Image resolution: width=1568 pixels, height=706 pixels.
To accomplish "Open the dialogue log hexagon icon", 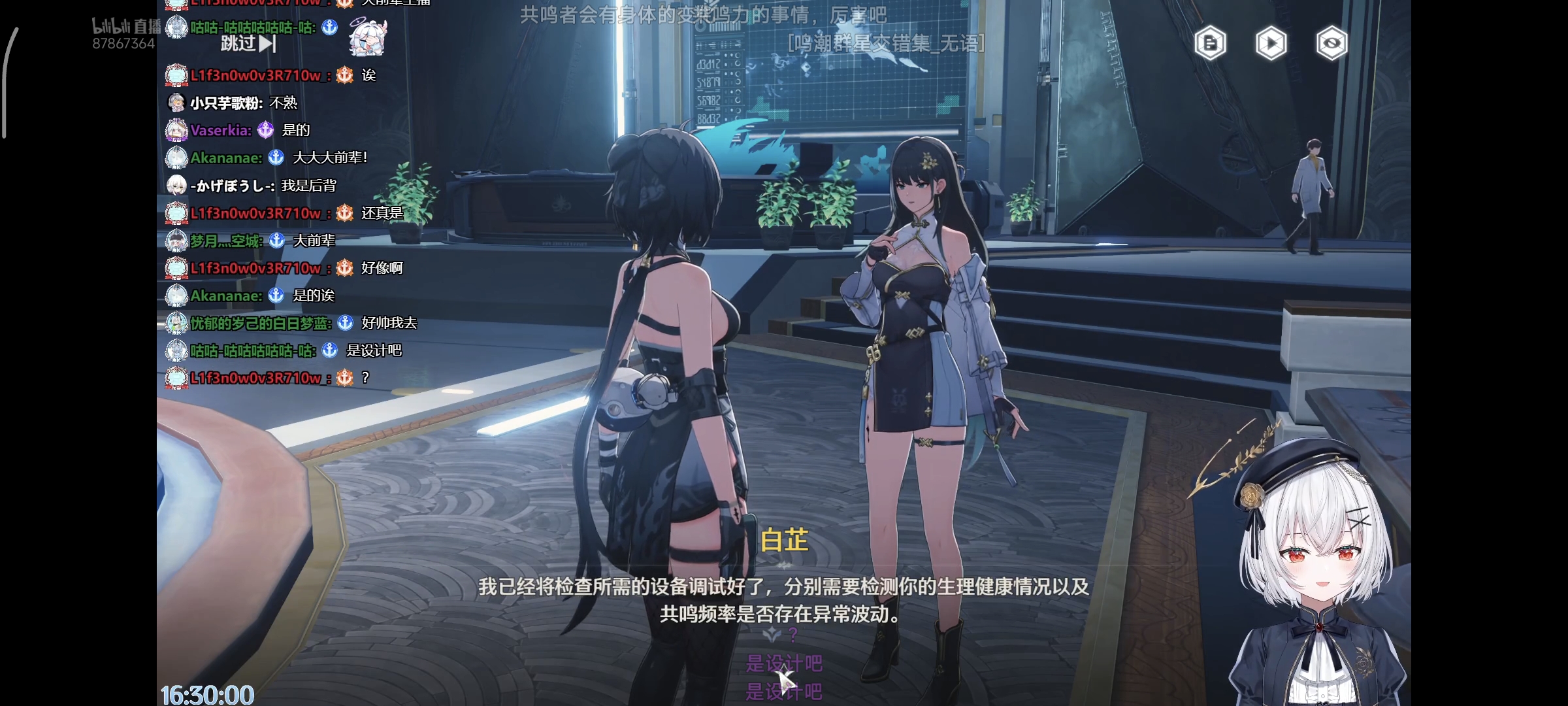I will click(1210, 44).
